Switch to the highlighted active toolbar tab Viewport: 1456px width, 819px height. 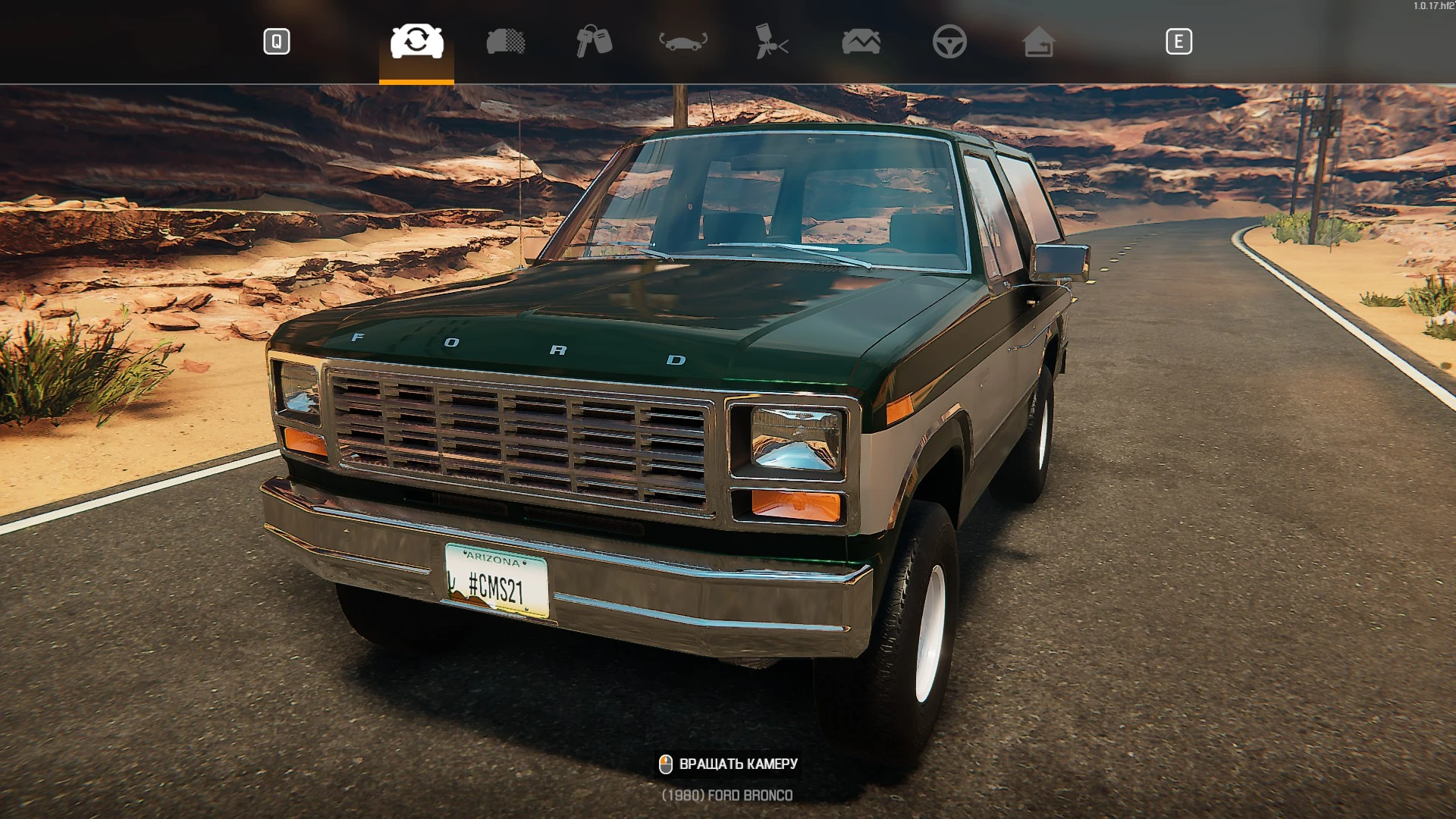pos(416,42)
